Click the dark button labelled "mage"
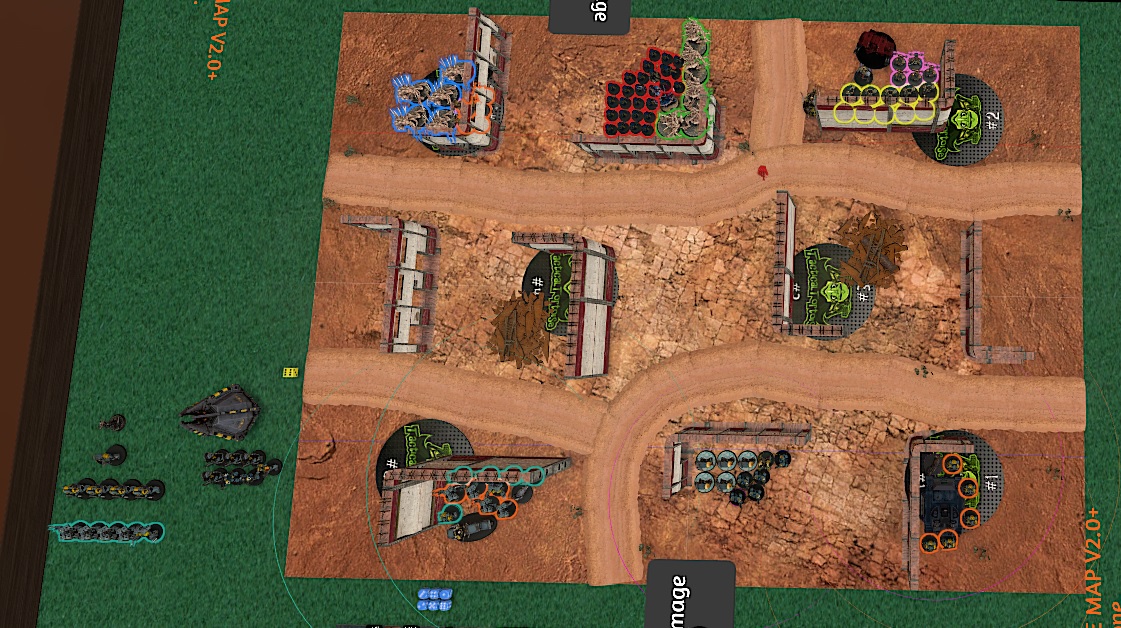1121x628 pixels. [691, 591]
